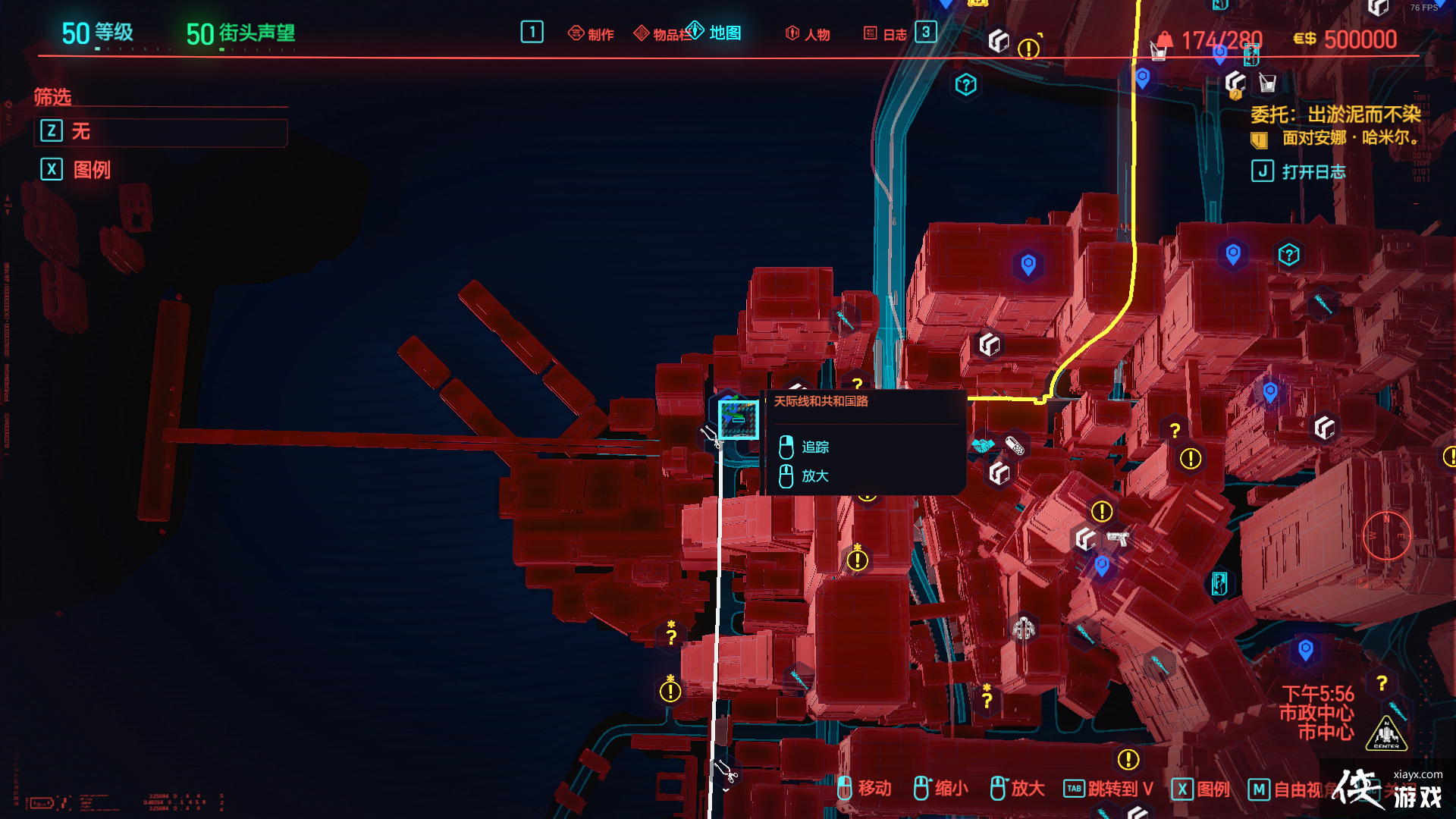The height and width of the screenshot is (819, 1456).
Task: Choose 追踪 in the location tooltip
Action: (x=814, y=447)
